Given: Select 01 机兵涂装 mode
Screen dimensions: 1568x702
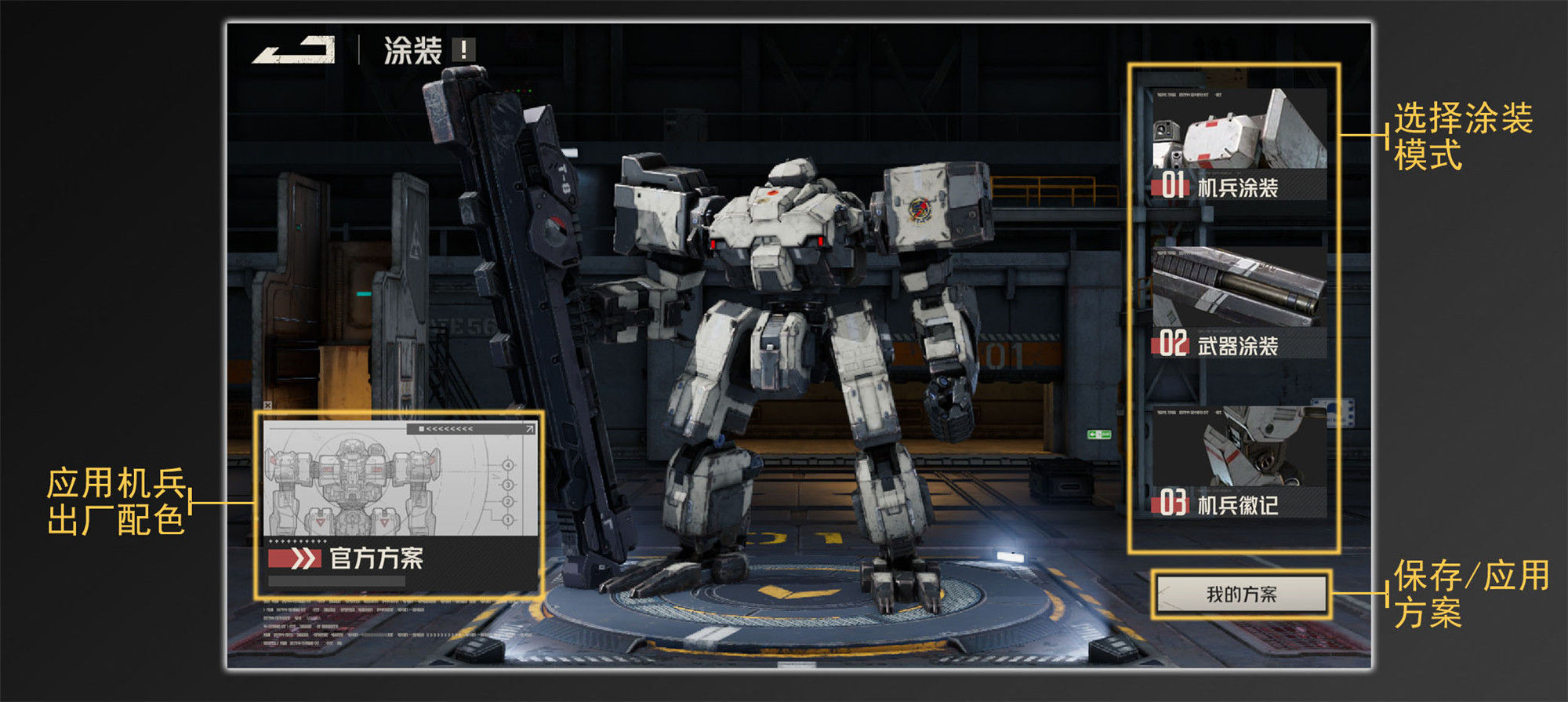Looking at the screenshot, I should click(x=1239, y=144).
